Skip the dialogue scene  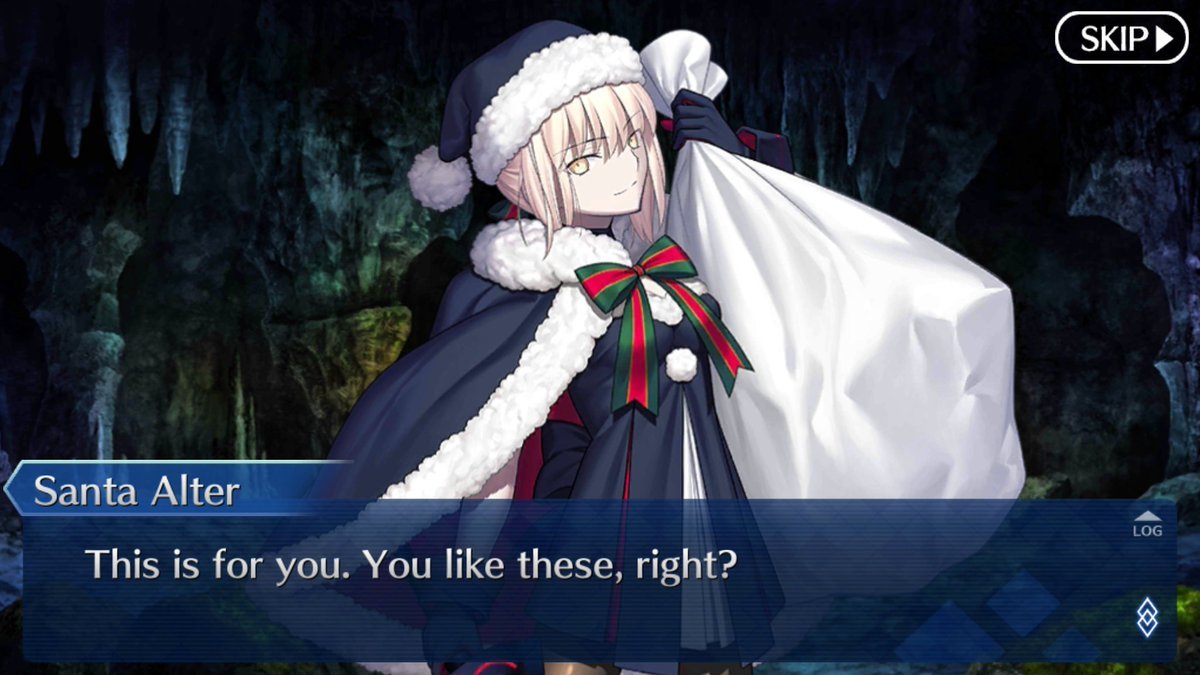(1121, 38)
